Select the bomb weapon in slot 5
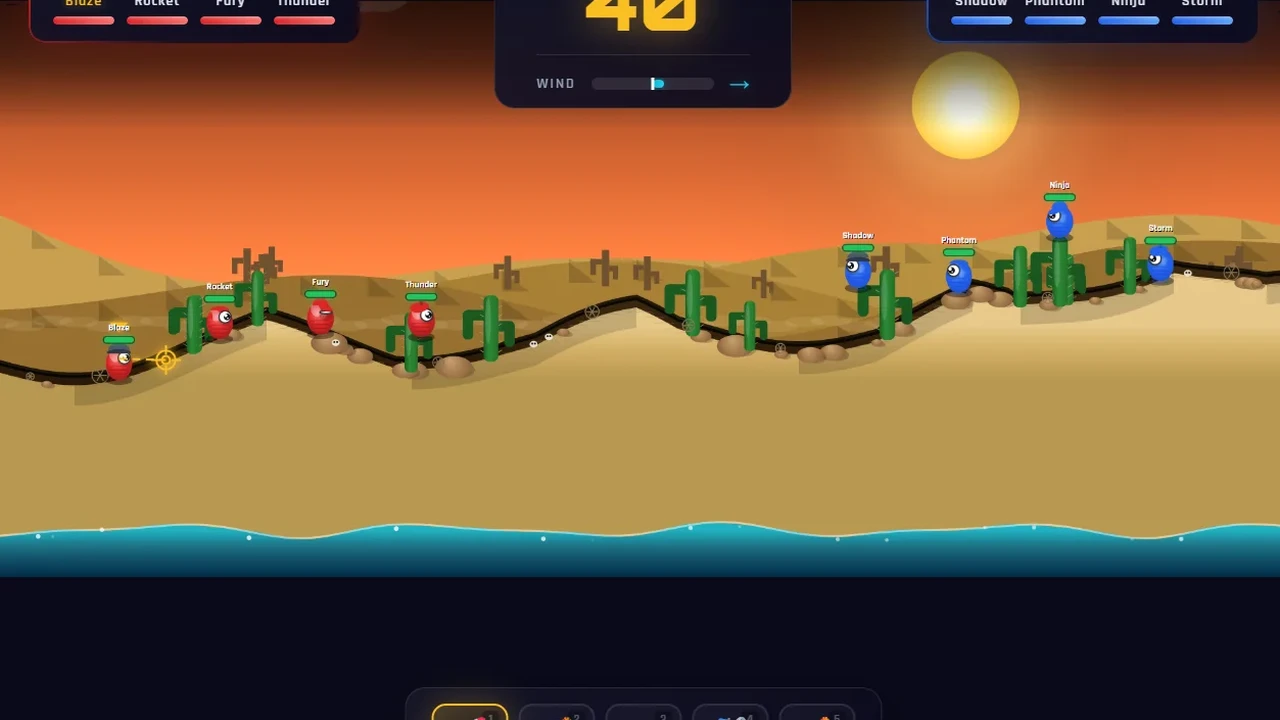Image resolution: width=1280 pixels, height=720 pixels. (x=817, y=712)
